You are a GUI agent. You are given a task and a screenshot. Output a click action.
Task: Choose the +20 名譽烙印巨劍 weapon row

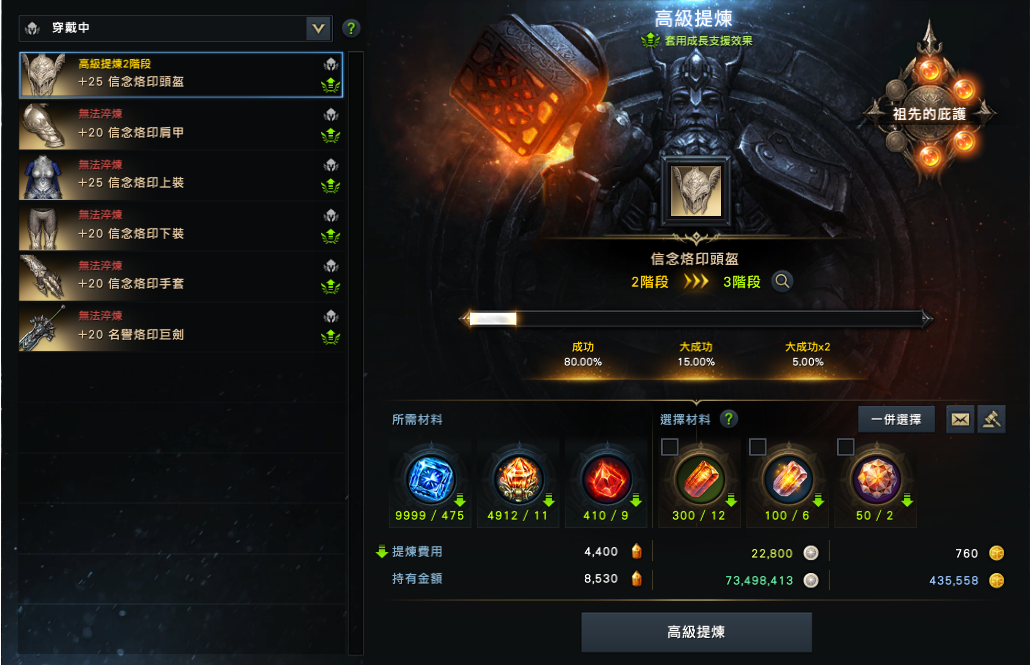point(180,326)
